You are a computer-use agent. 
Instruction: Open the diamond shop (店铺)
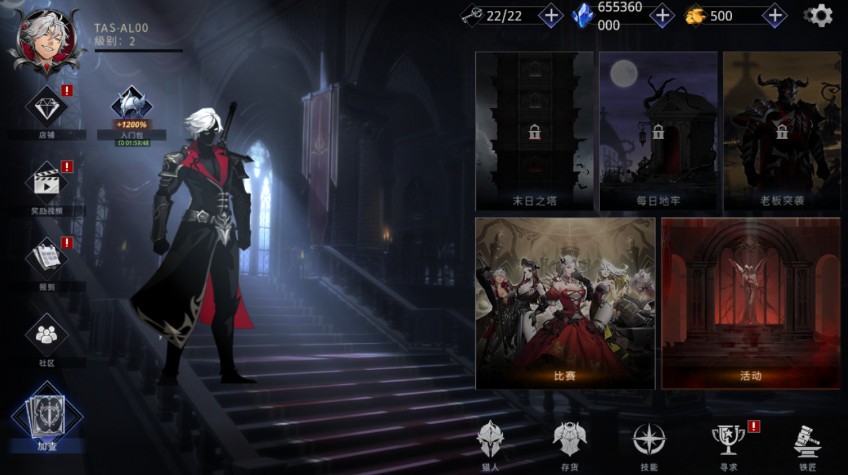[x=46, y=107]
